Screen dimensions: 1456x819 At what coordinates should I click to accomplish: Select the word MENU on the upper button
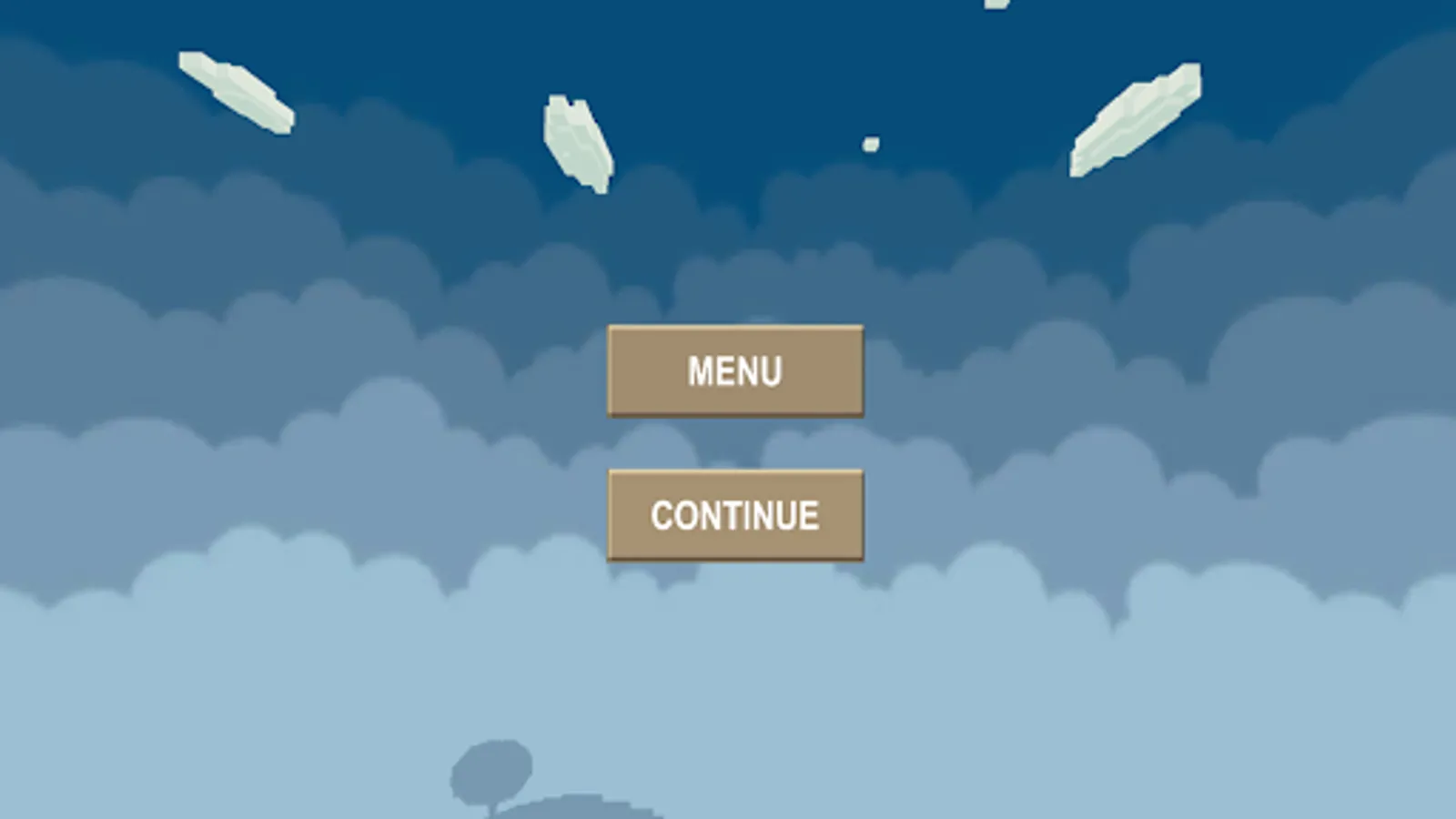click(x=734, y=369)
